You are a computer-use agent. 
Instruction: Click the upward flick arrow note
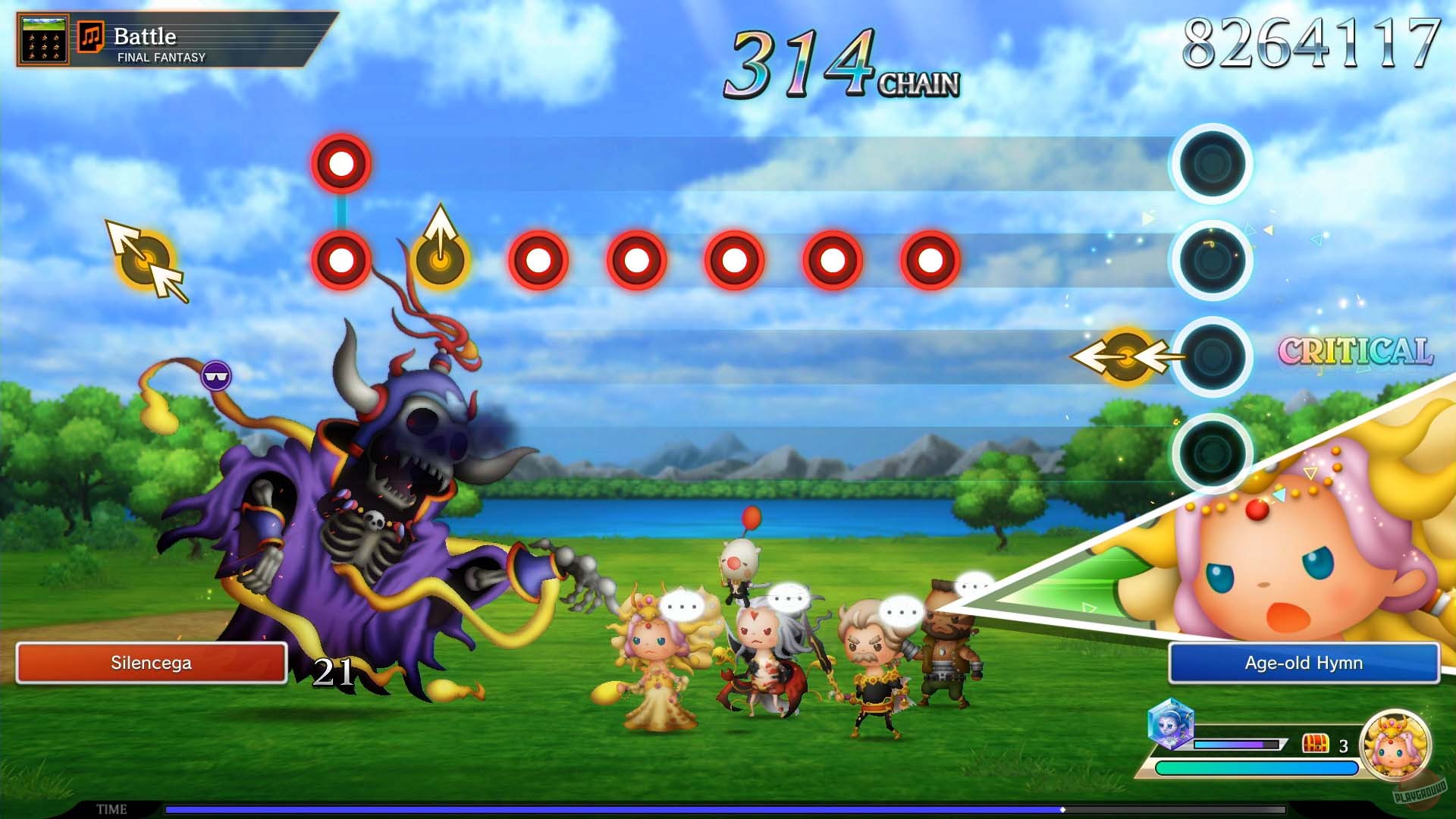(438, 262)
